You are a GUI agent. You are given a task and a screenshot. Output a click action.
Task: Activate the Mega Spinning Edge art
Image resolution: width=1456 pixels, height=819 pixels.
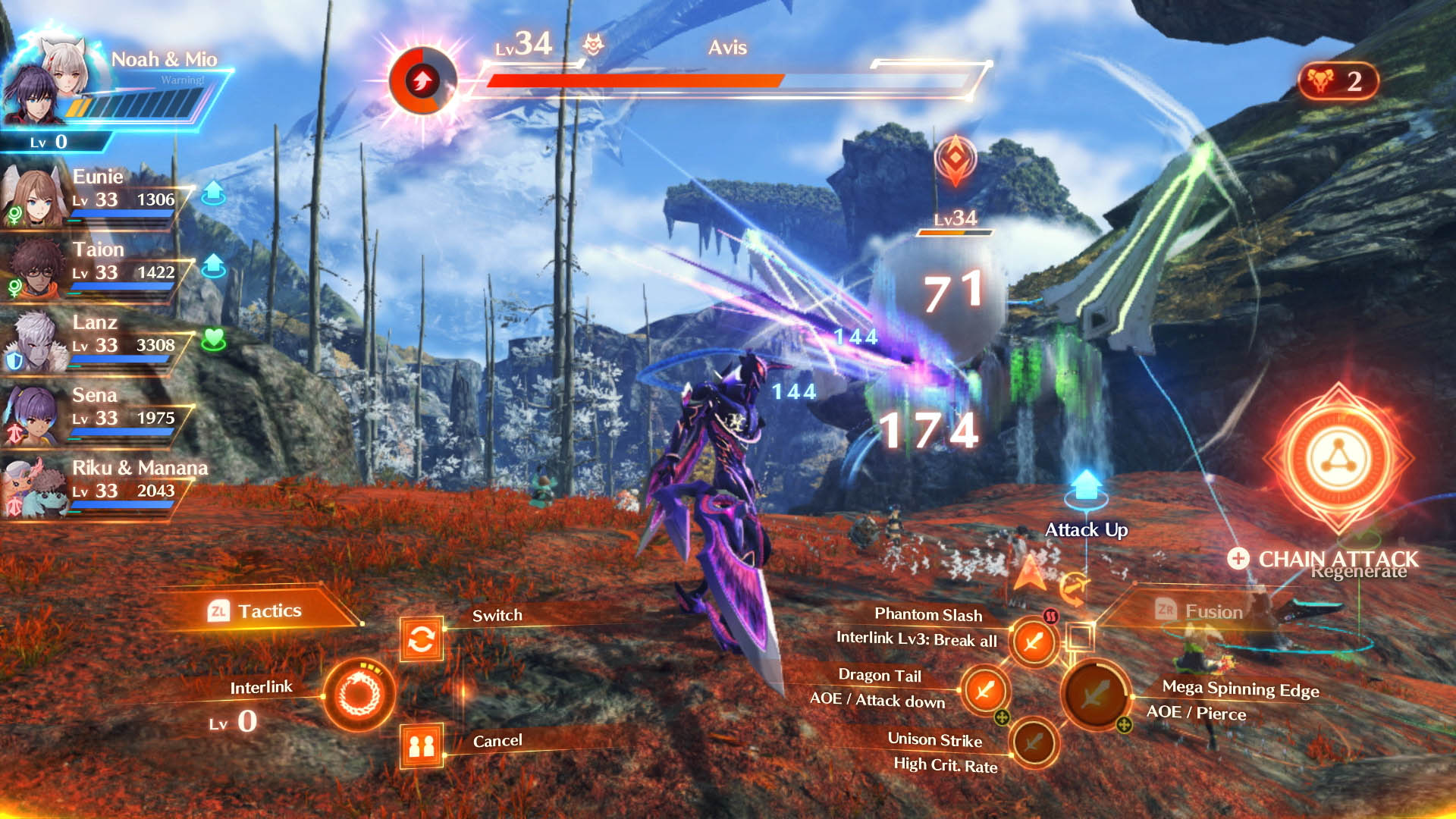1096,693
